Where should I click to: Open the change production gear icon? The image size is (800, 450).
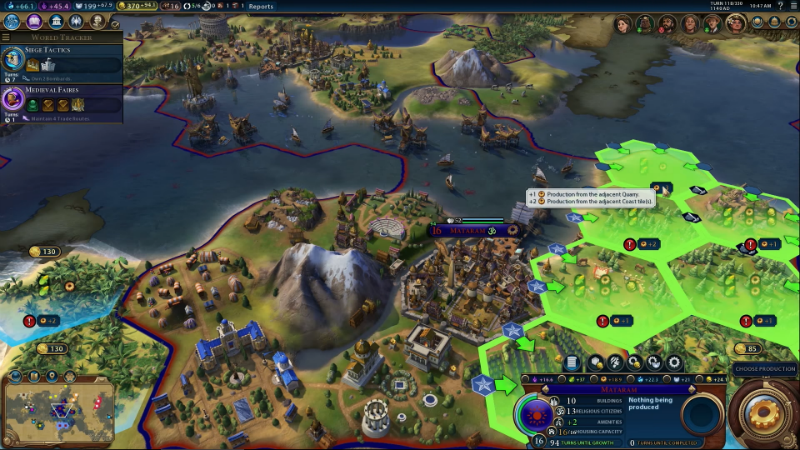tap(676, 362)
